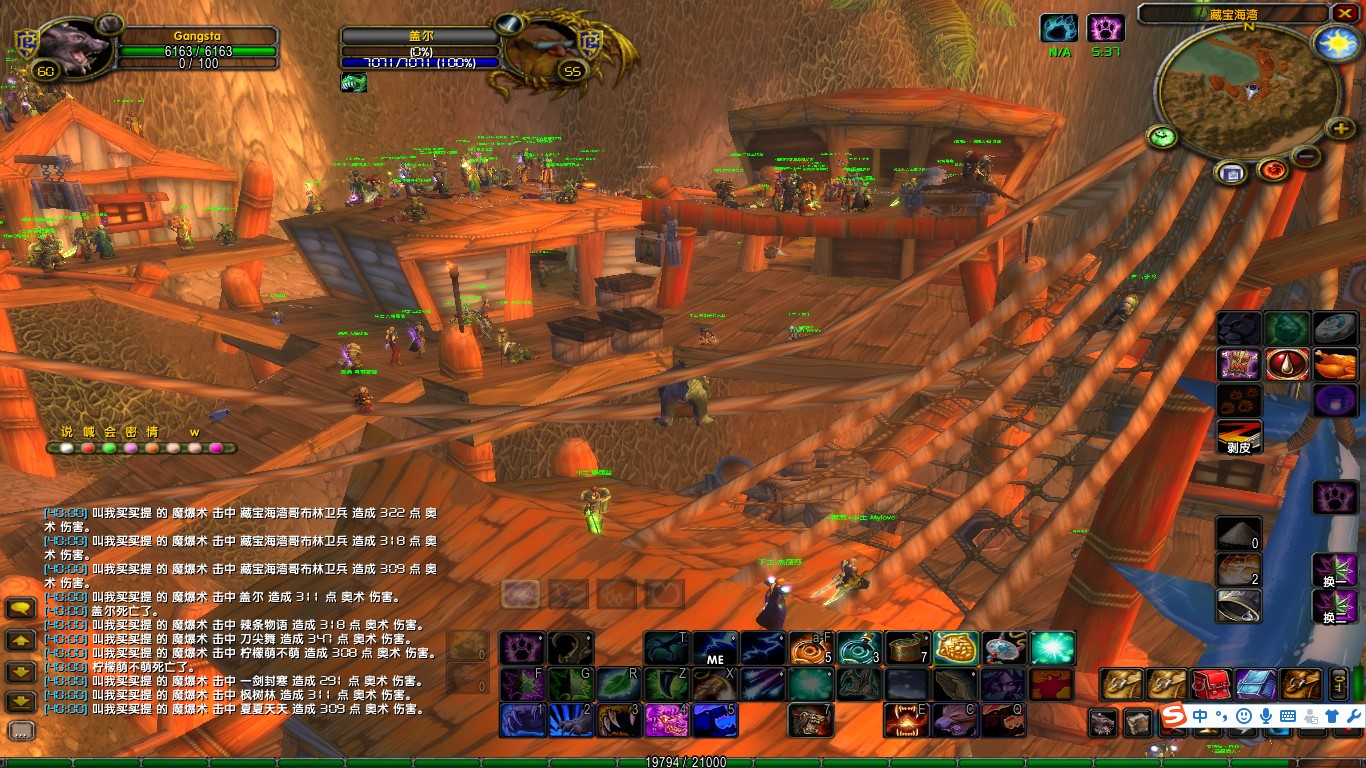The image size is (1366, 768).
Task: Click the green tracking button beside the minimap
Action: click(x=1162, y=137)
